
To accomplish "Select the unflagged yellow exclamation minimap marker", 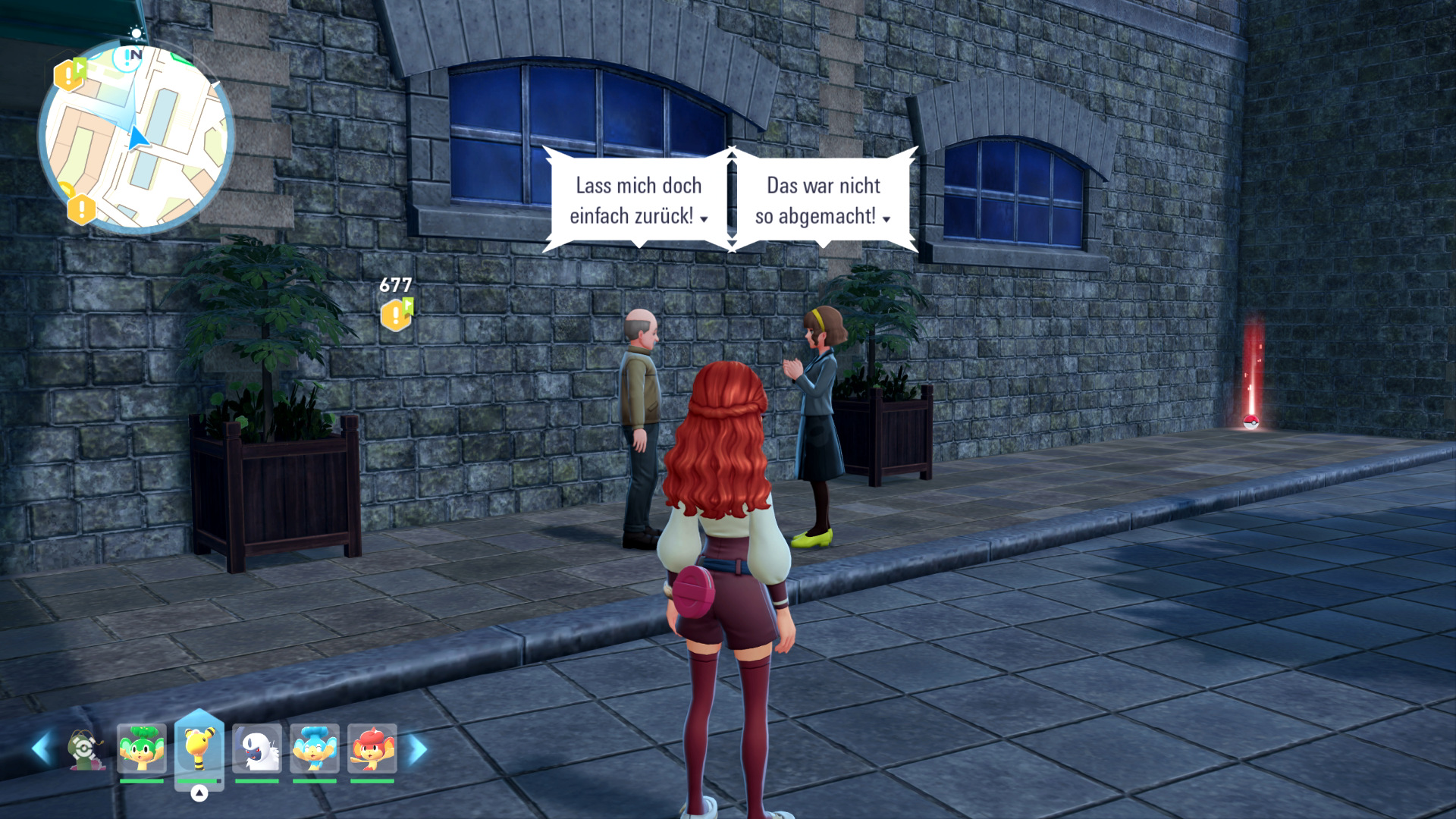I will [81, 209].
